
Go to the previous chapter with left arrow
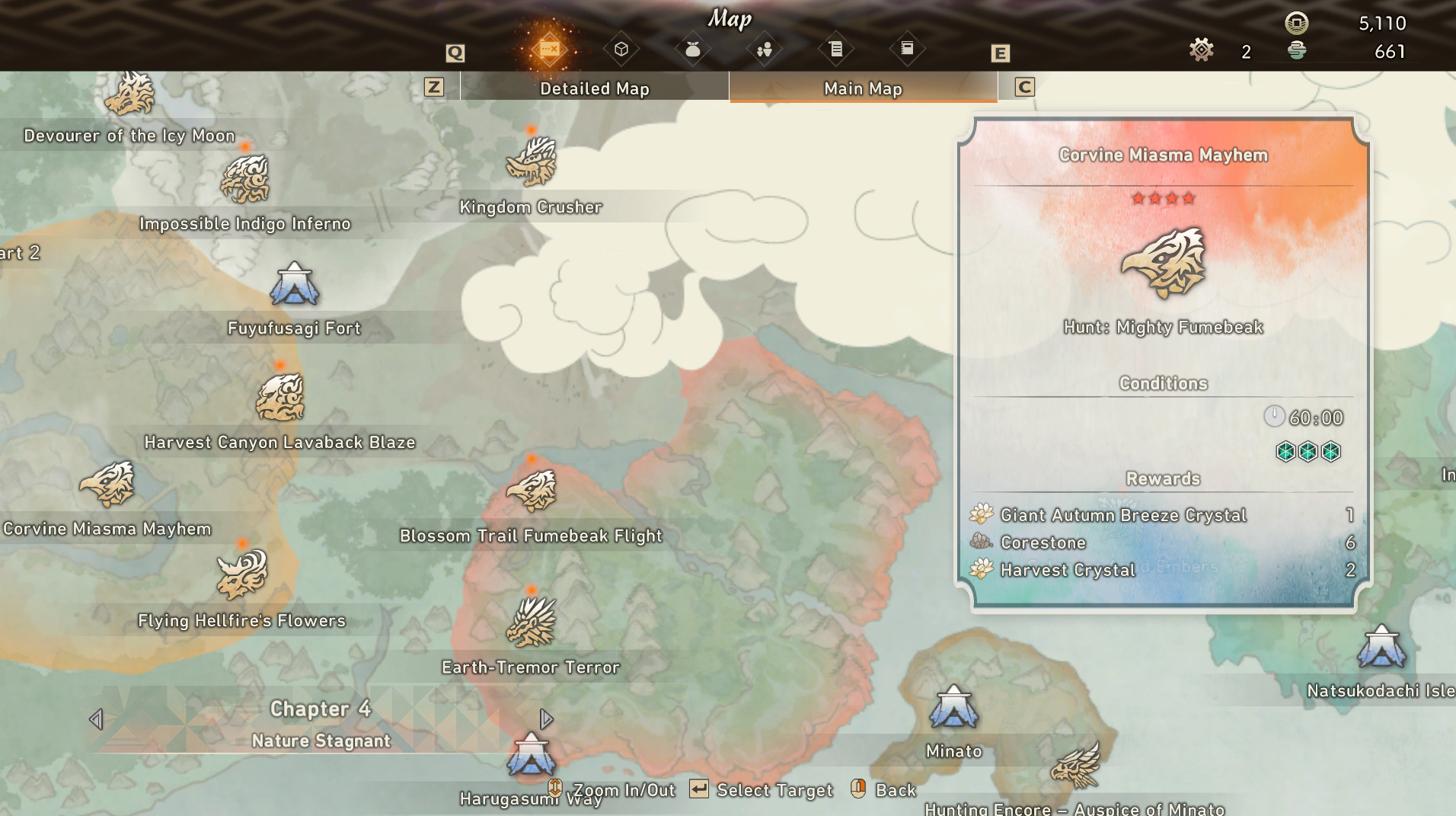coord(96,719)
